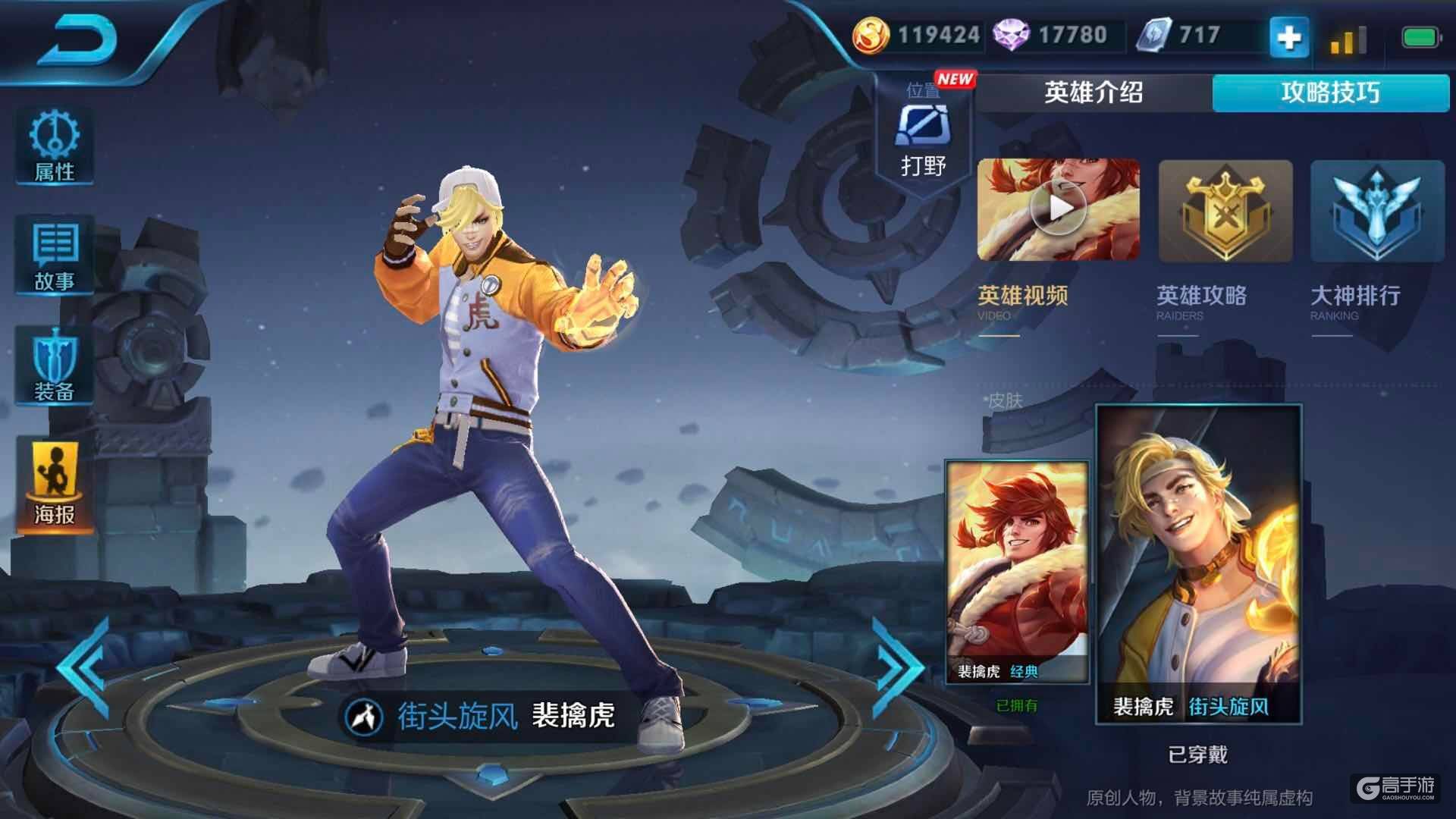The image size is (1456, 819).
Task: Open the 大神排行 player ranking
Action: point(1376,212)
